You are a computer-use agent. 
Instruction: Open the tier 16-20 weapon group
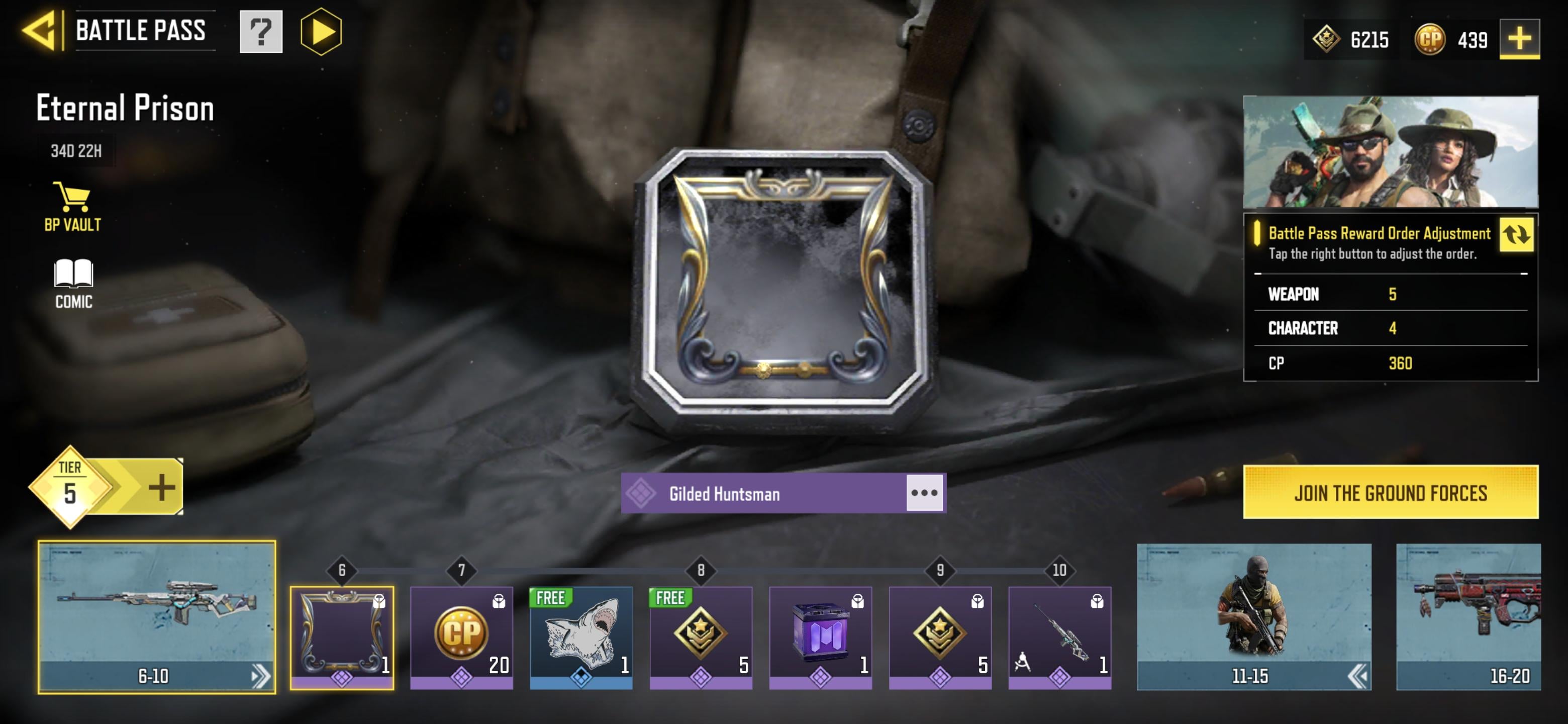(1467, 617)
